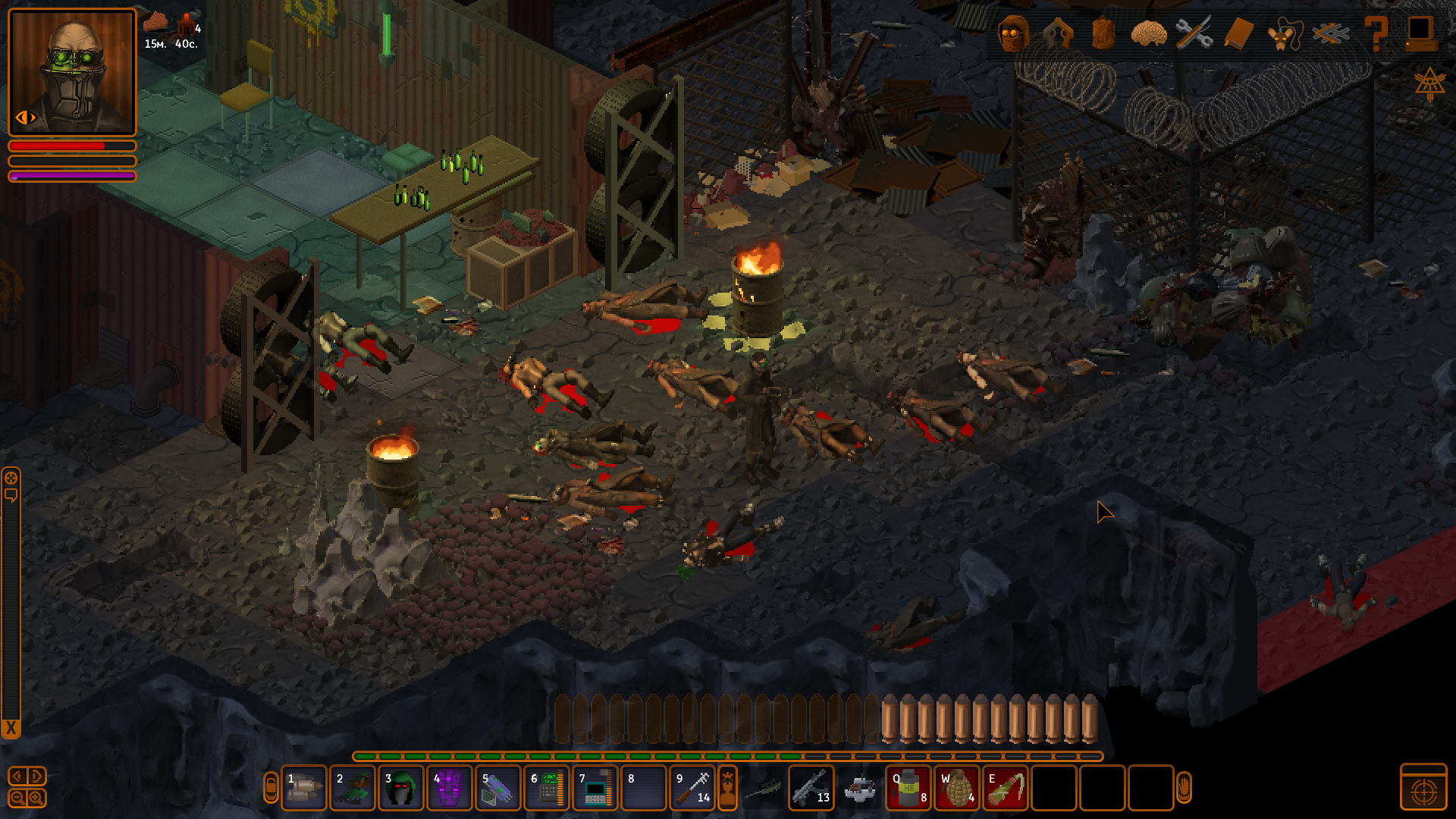Open the map with crossed arrows icon

click(x=1331, y=33)
